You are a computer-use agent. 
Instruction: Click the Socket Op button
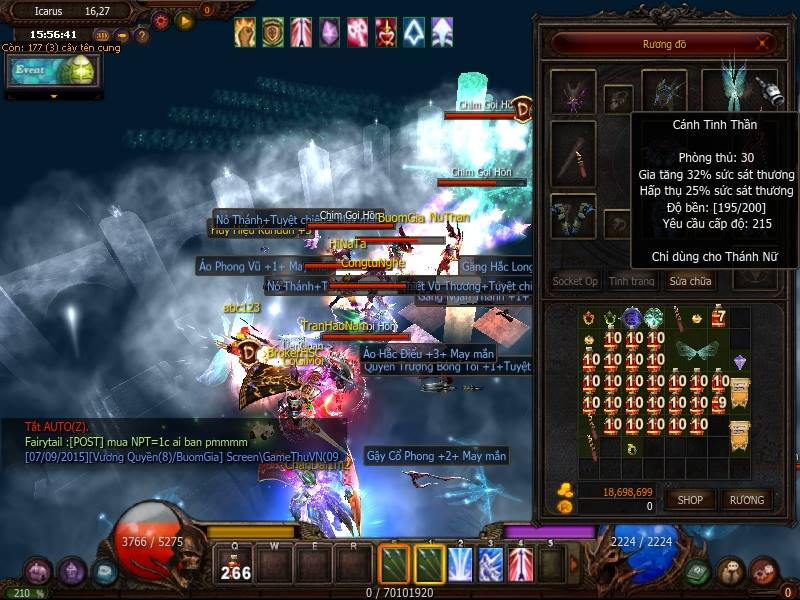coord(575,281)
